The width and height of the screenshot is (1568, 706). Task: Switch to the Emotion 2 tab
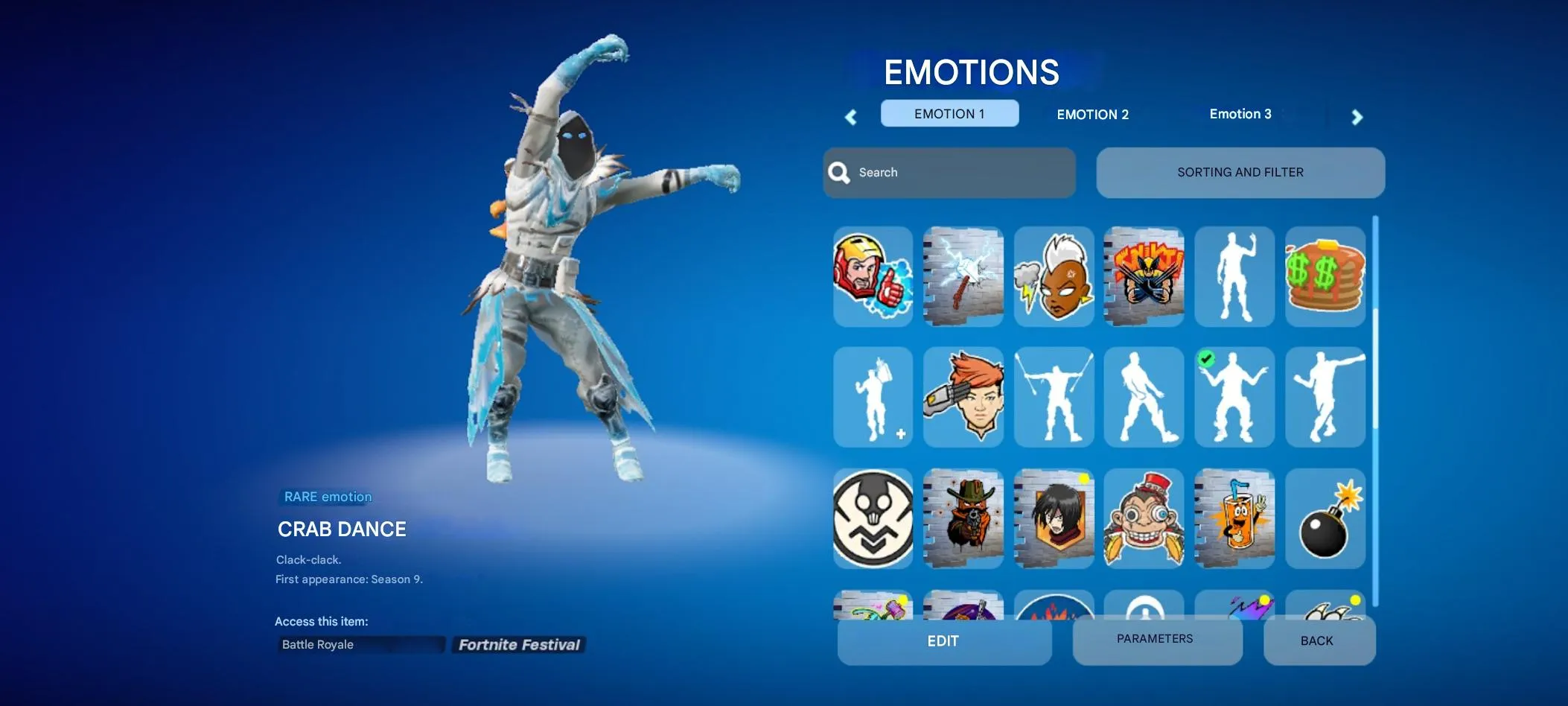(x=1091, y=114)
